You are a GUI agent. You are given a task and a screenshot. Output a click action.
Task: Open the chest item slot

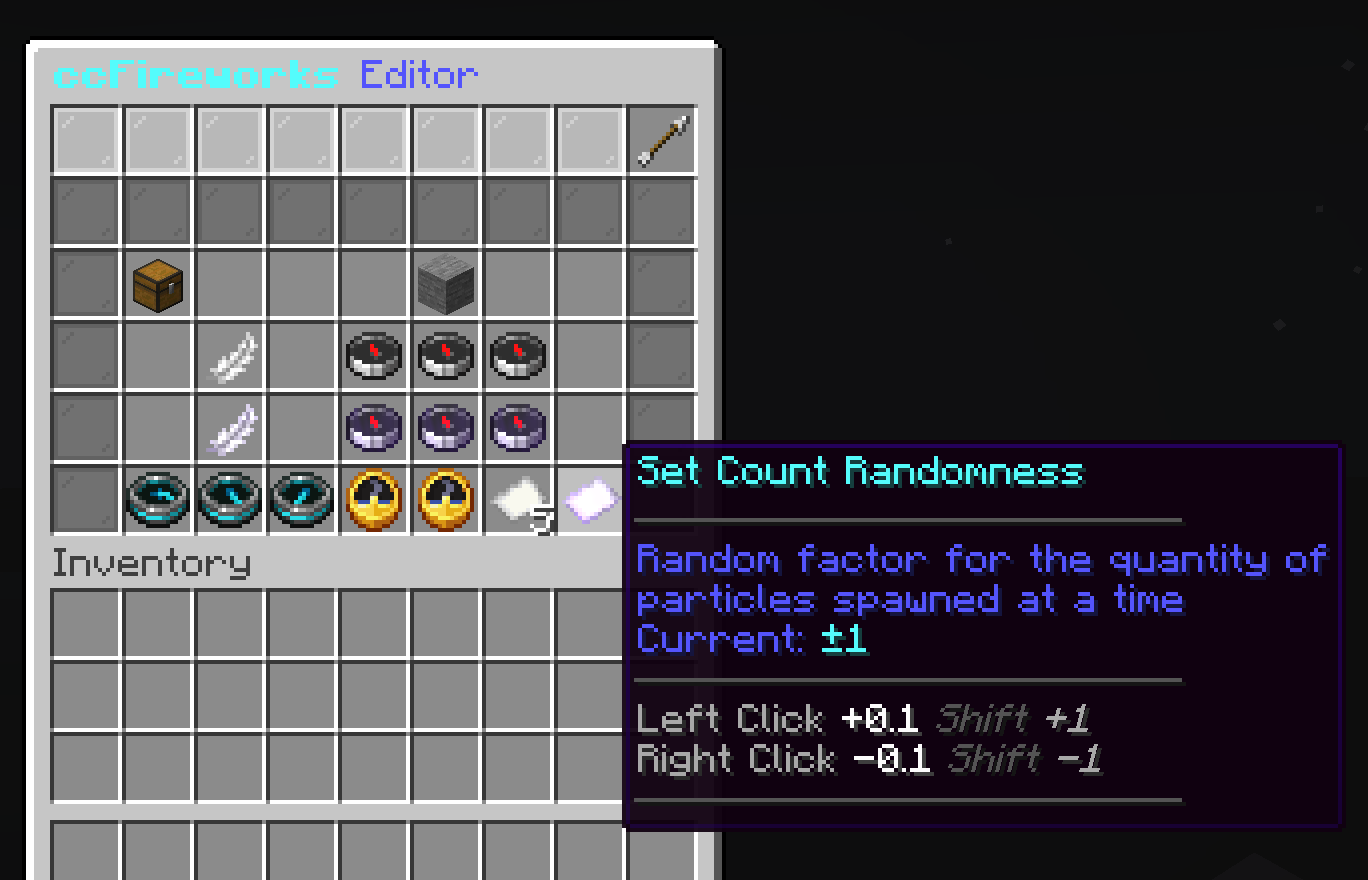pyautogui.click(x=158, y=284)
